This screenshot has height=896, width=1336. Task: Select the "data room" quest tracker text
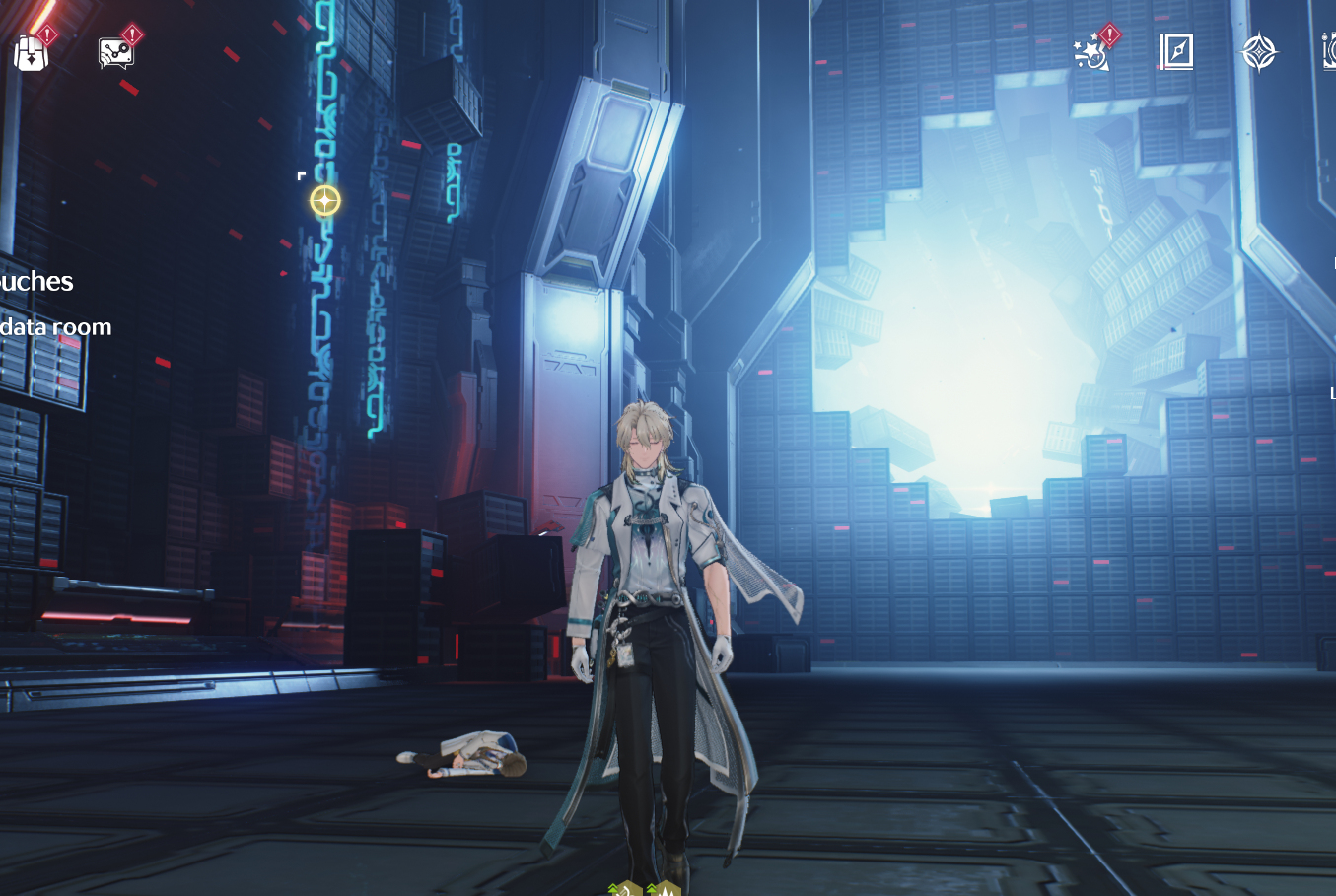click(55, 327)
